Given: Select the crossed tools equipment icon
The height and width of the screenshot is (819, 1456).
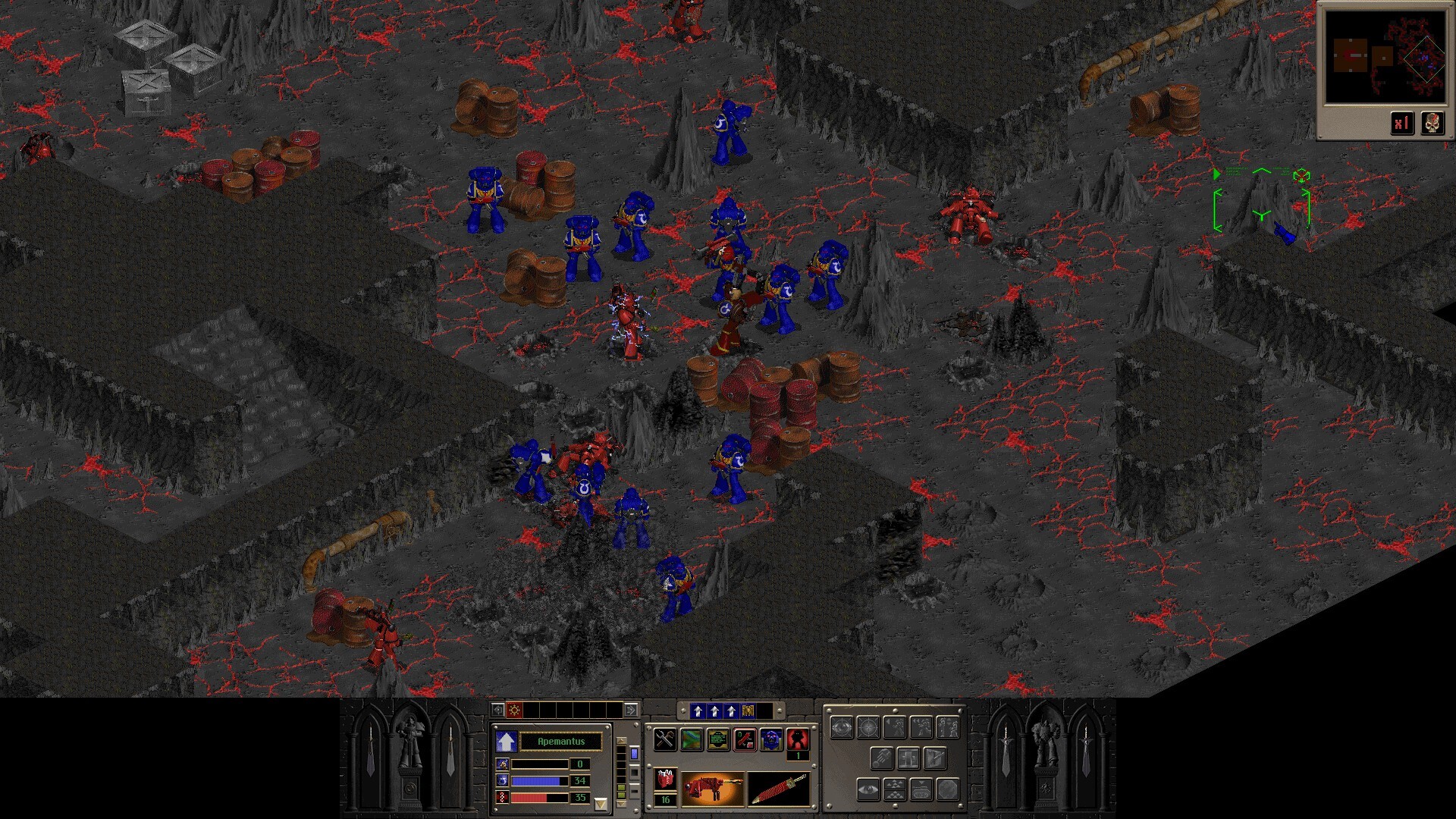Looking at the screenshot, I should 666,740.
